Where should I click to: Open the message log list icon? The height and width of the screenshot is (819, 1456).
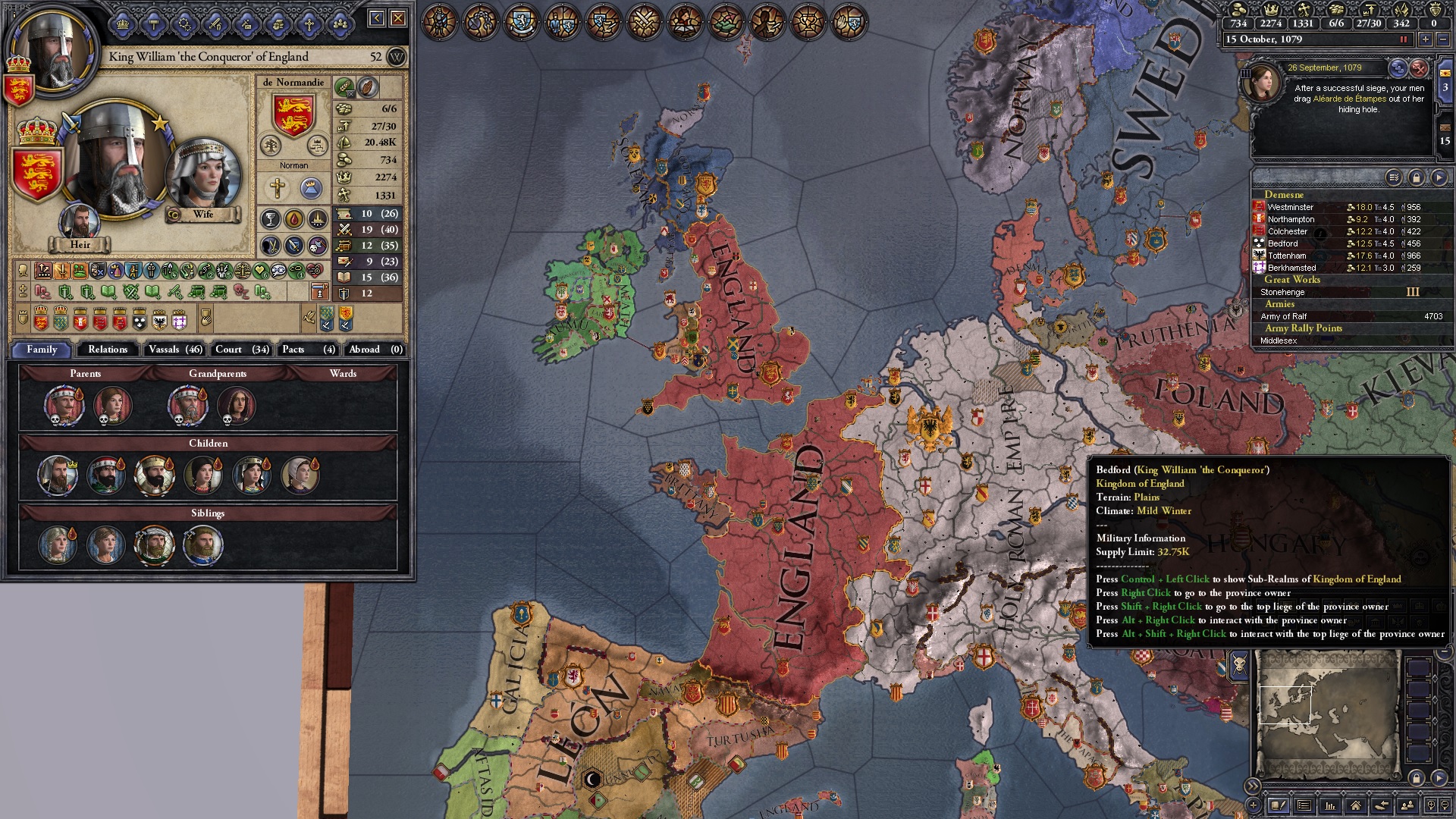[x=1305, y=805]
